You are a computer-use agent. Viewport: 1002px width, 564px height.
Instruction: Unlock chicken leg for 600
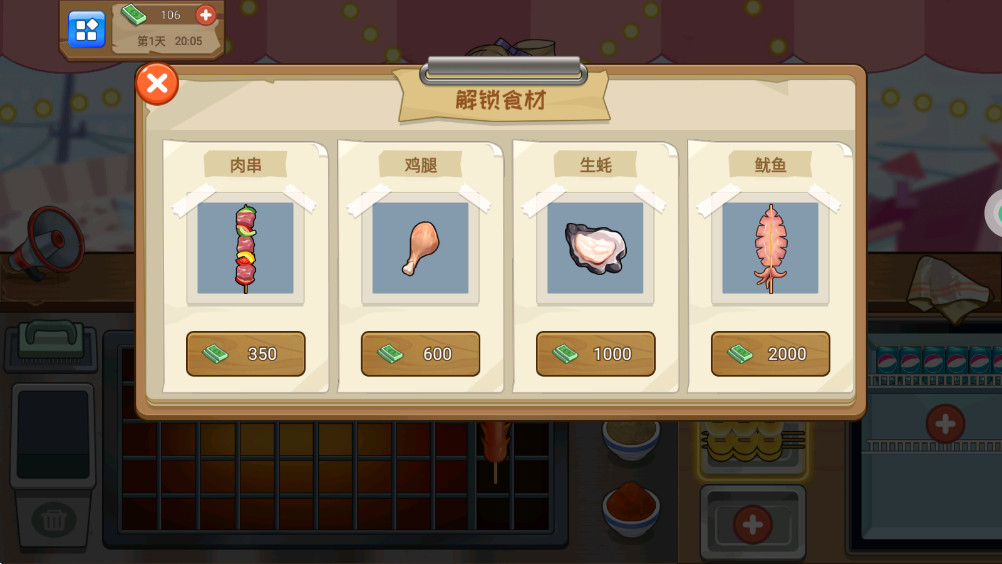(420, 354)
